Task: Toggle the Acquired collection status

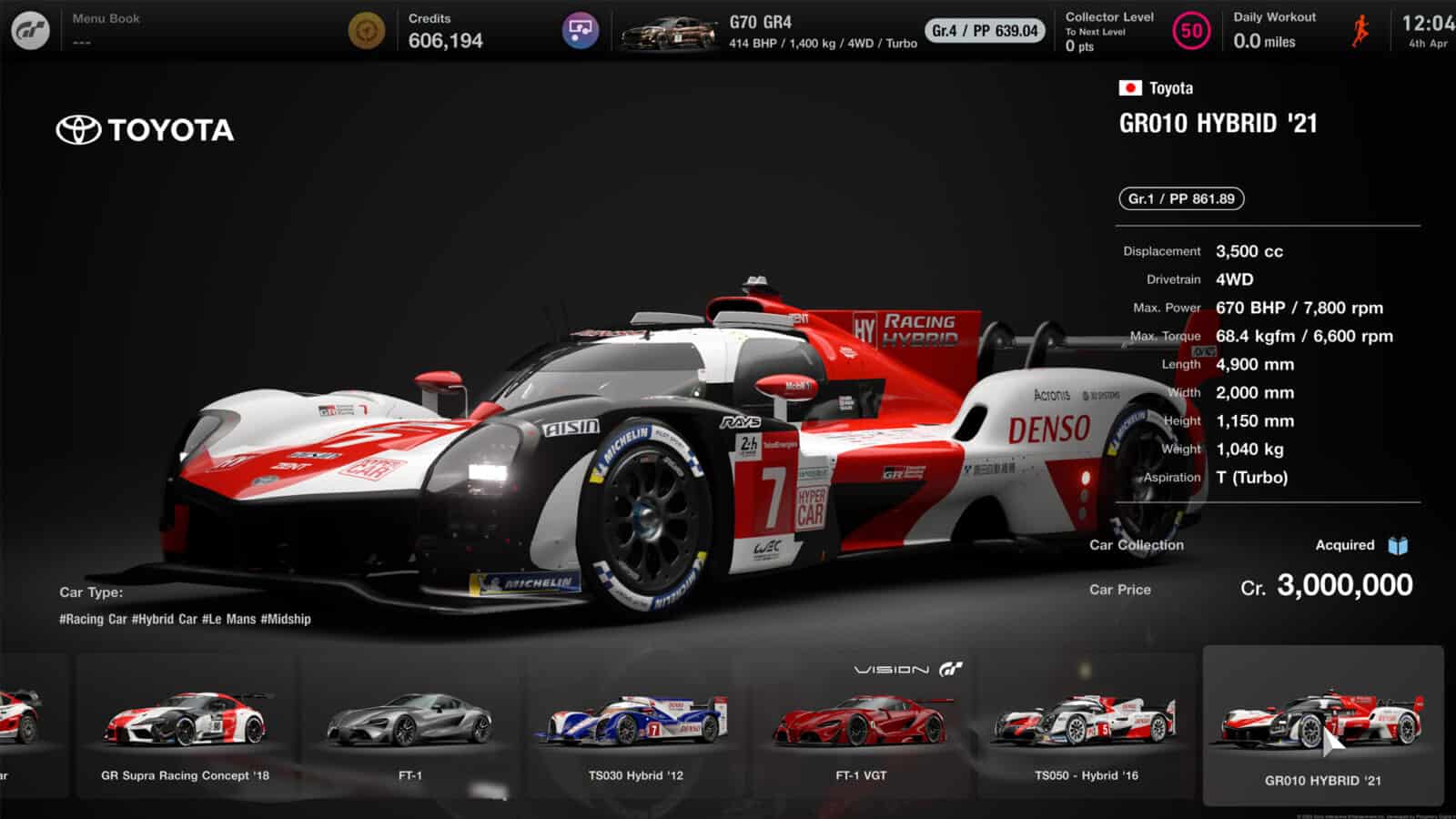Action: (1344, 544)
